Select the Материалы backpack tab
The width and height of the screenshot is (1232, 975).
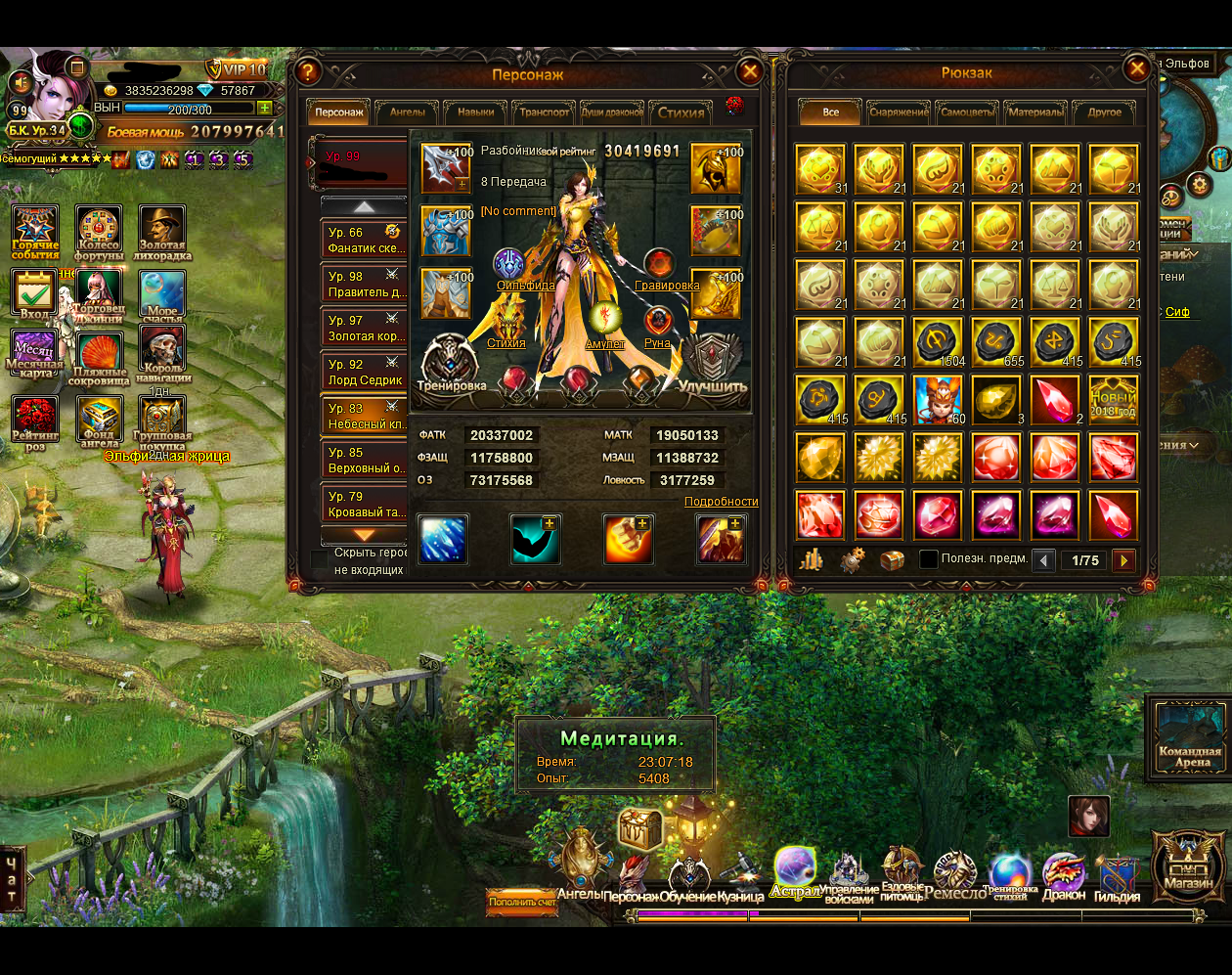[x=1035, y=112]
